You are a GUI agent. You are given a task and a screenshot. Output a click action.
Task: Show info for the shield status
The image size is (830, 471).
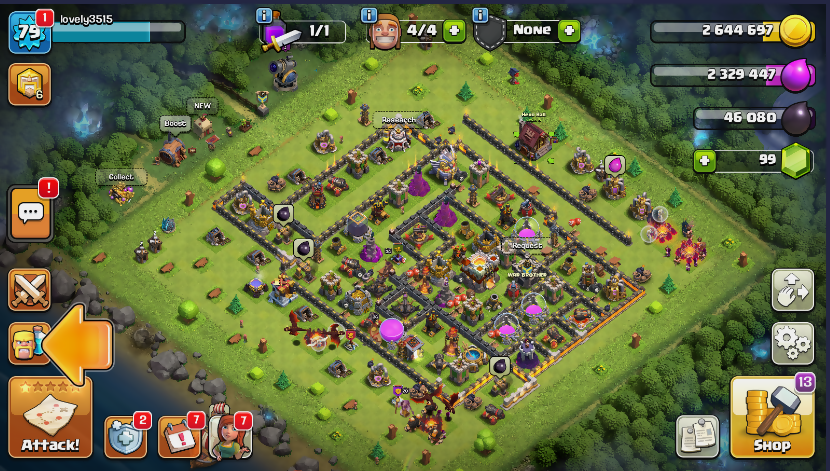[x=480, y=16]
